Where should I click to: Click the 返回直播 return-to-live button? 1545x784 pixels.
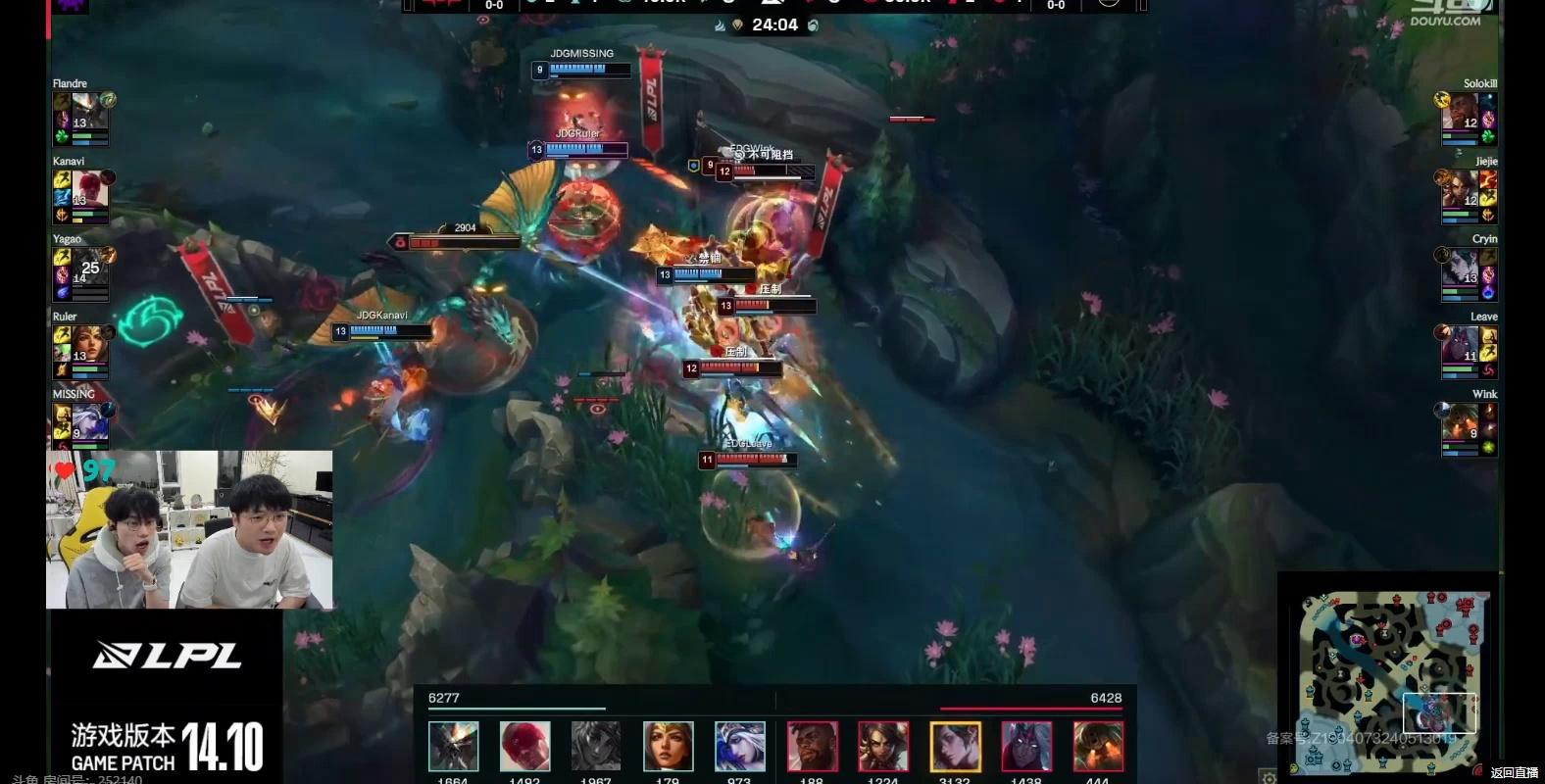(1514, 773)
